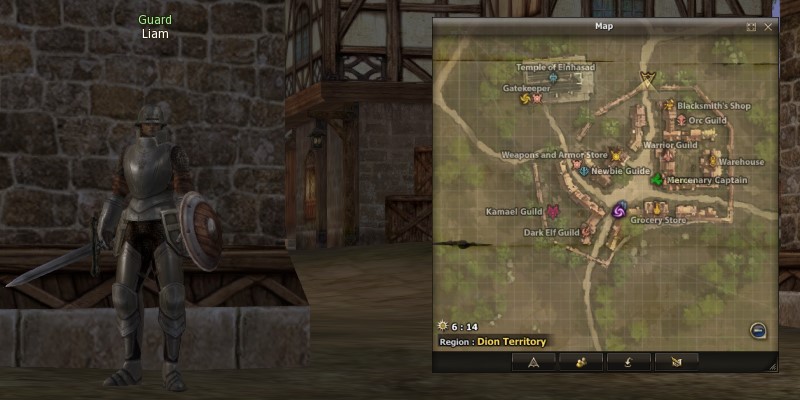The image size is (800, 400).
Task: Select the Kamael Guild map marker
Action: 551,212
